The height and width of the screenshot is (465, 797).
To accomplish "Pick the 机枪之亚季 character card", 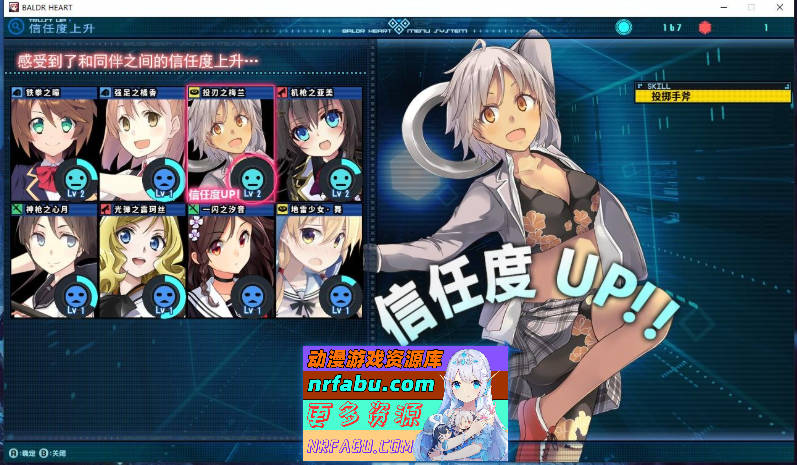I will (x=318, y=145).
